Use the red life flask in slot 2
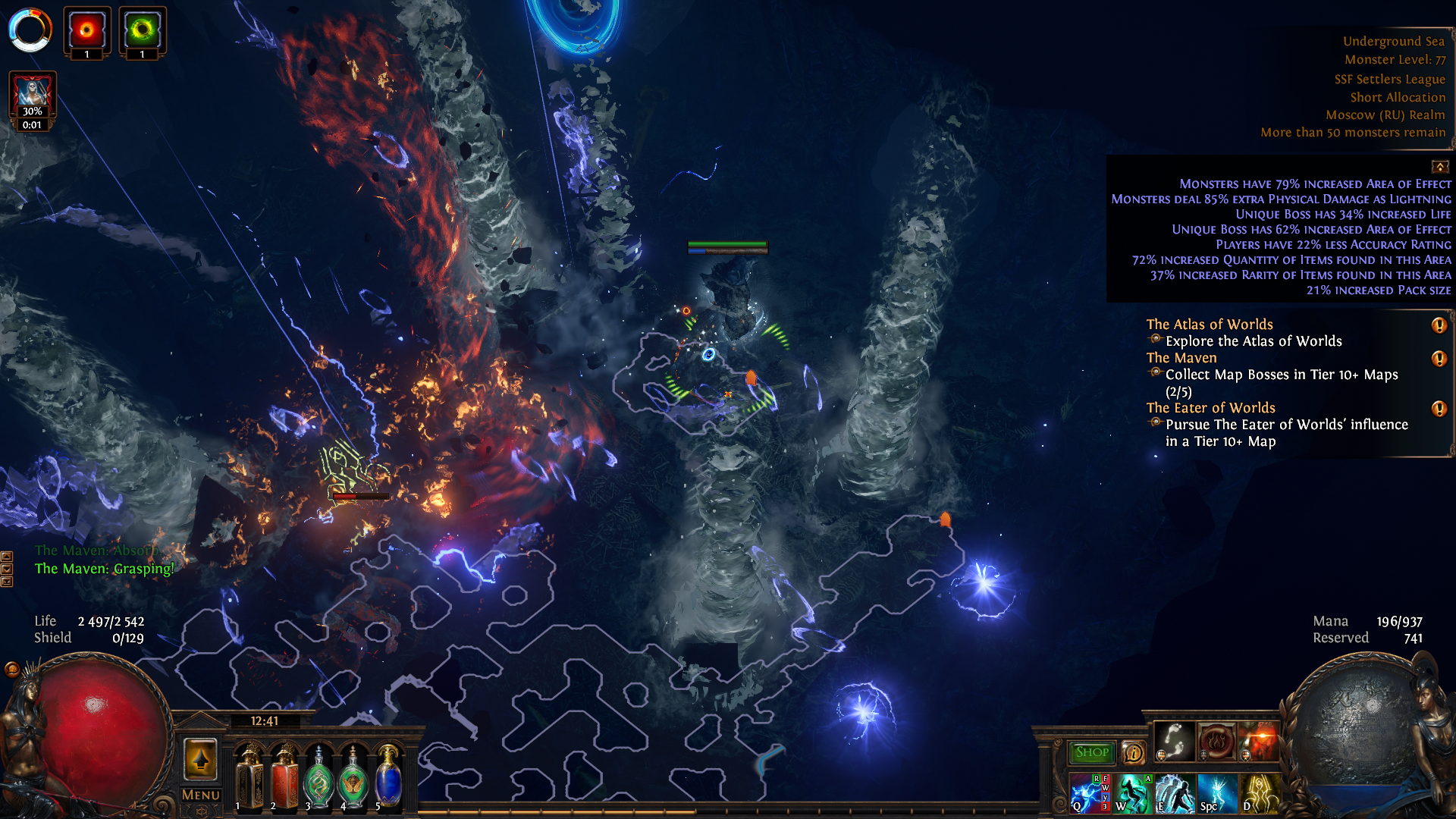The image size is (1456, 819). click(x=284, y=777)
